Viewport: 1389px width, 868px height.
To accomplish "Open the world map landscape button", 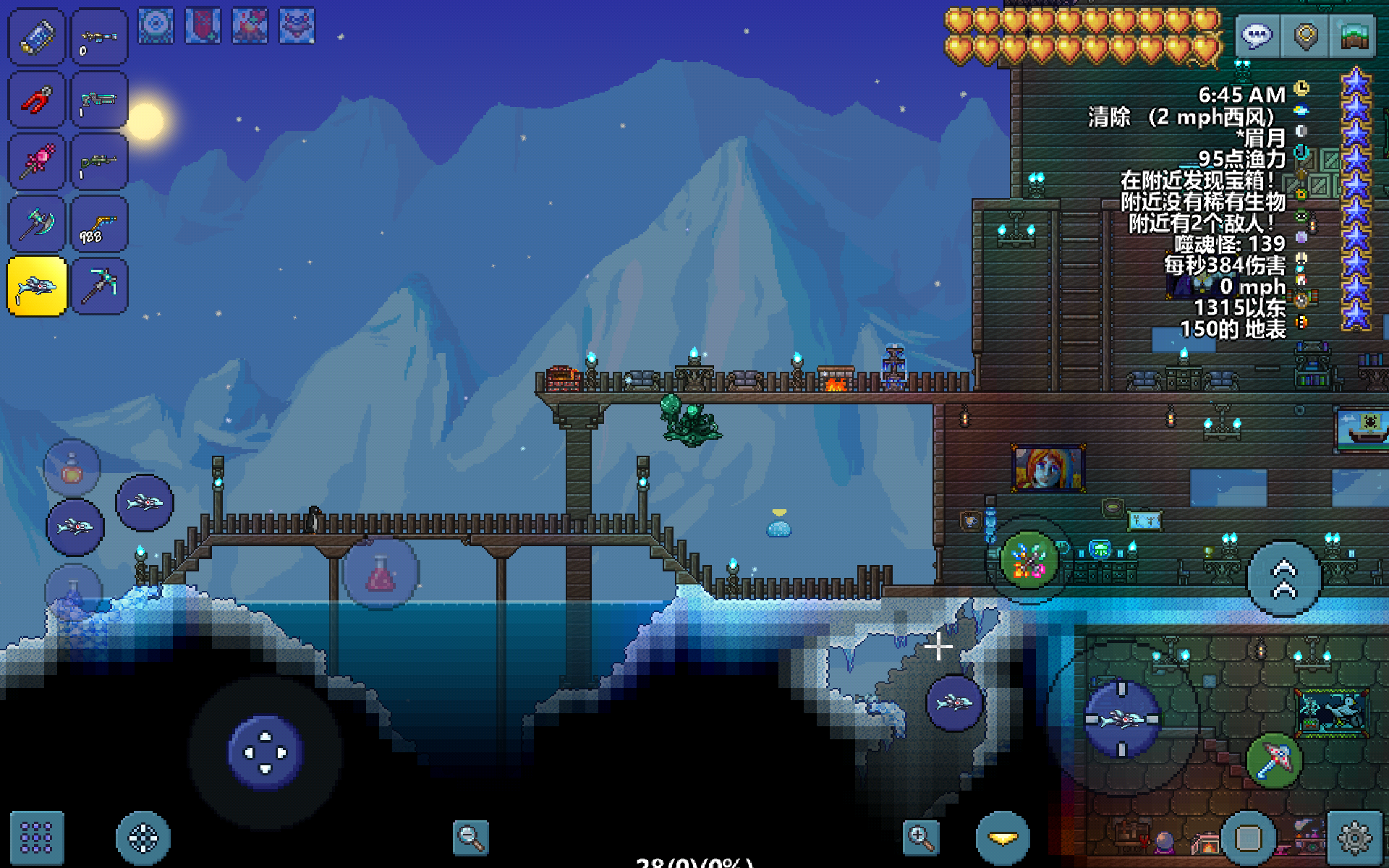I will pyautogui.click(x=1353, y=35).
